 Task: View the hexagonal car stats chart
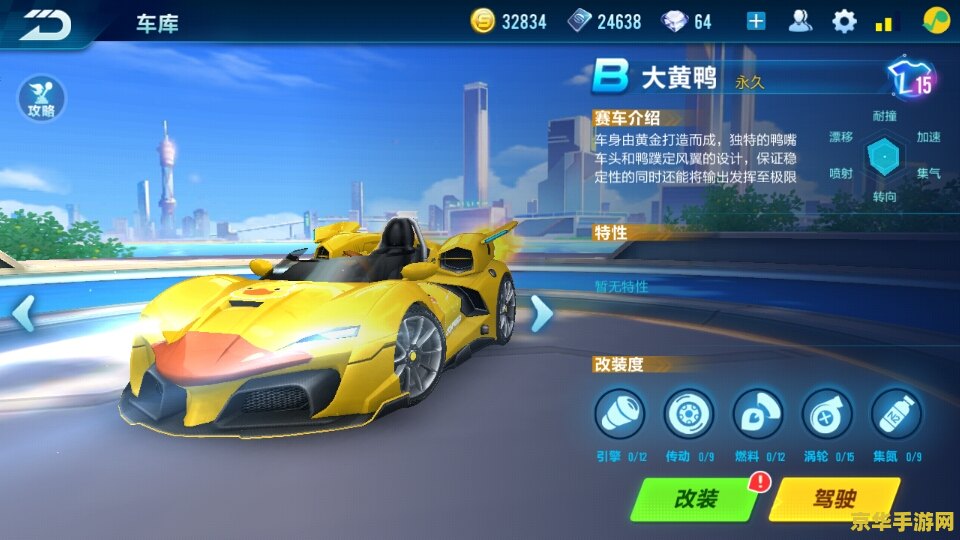click(884, 156)
